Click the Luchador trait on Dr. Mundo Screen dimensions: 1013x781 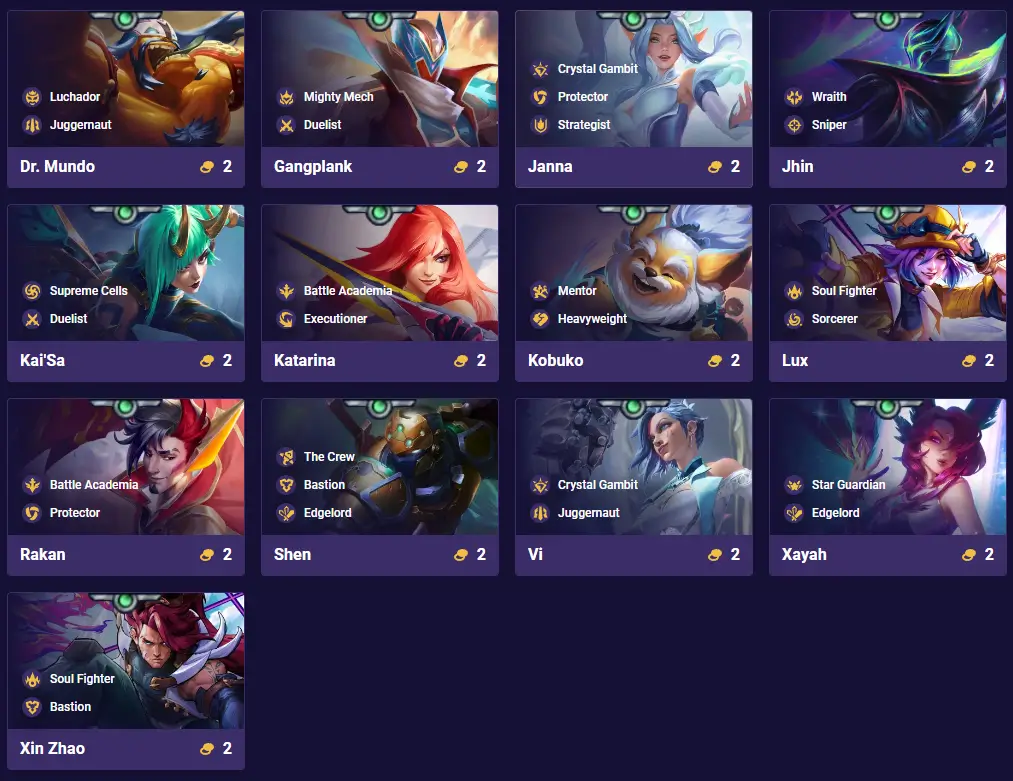74,97
